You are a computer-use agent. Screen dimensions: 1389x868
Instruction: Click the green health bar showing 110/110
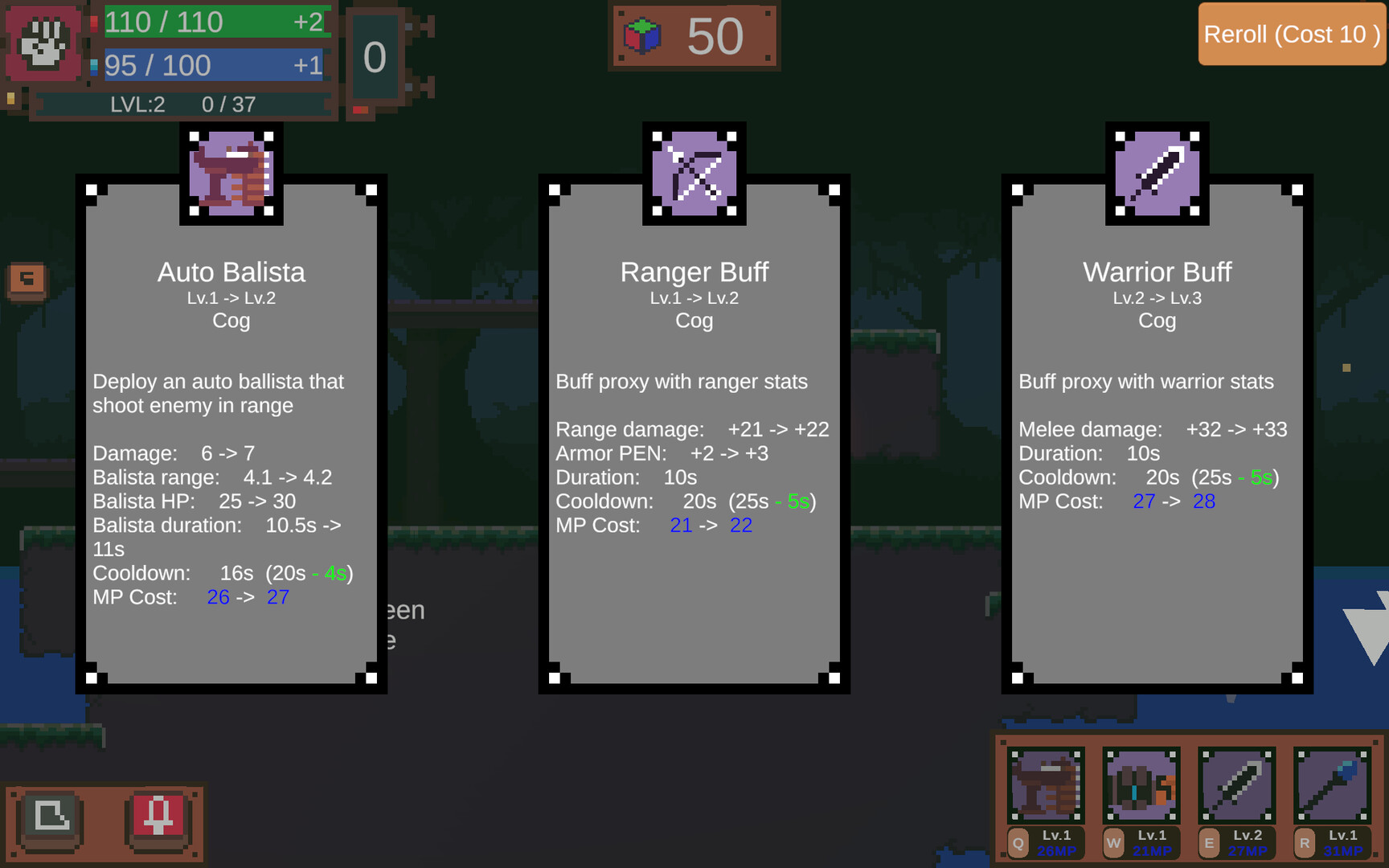213,22
